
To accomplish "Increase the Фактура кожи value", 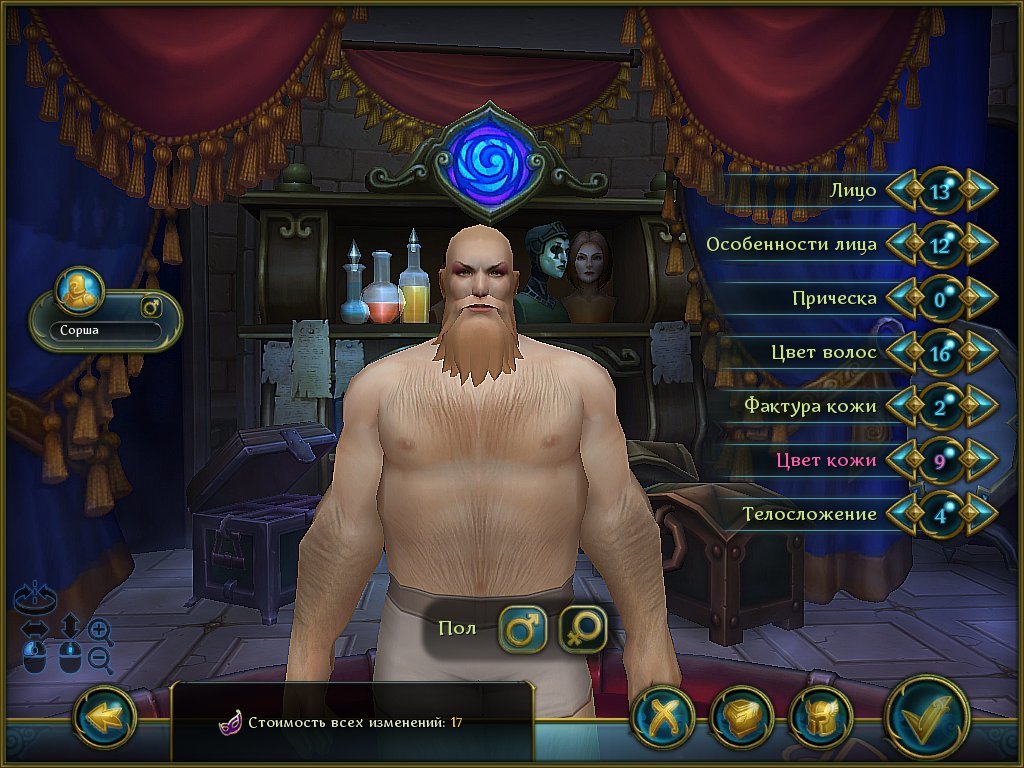I will click(x=980, y=406).
